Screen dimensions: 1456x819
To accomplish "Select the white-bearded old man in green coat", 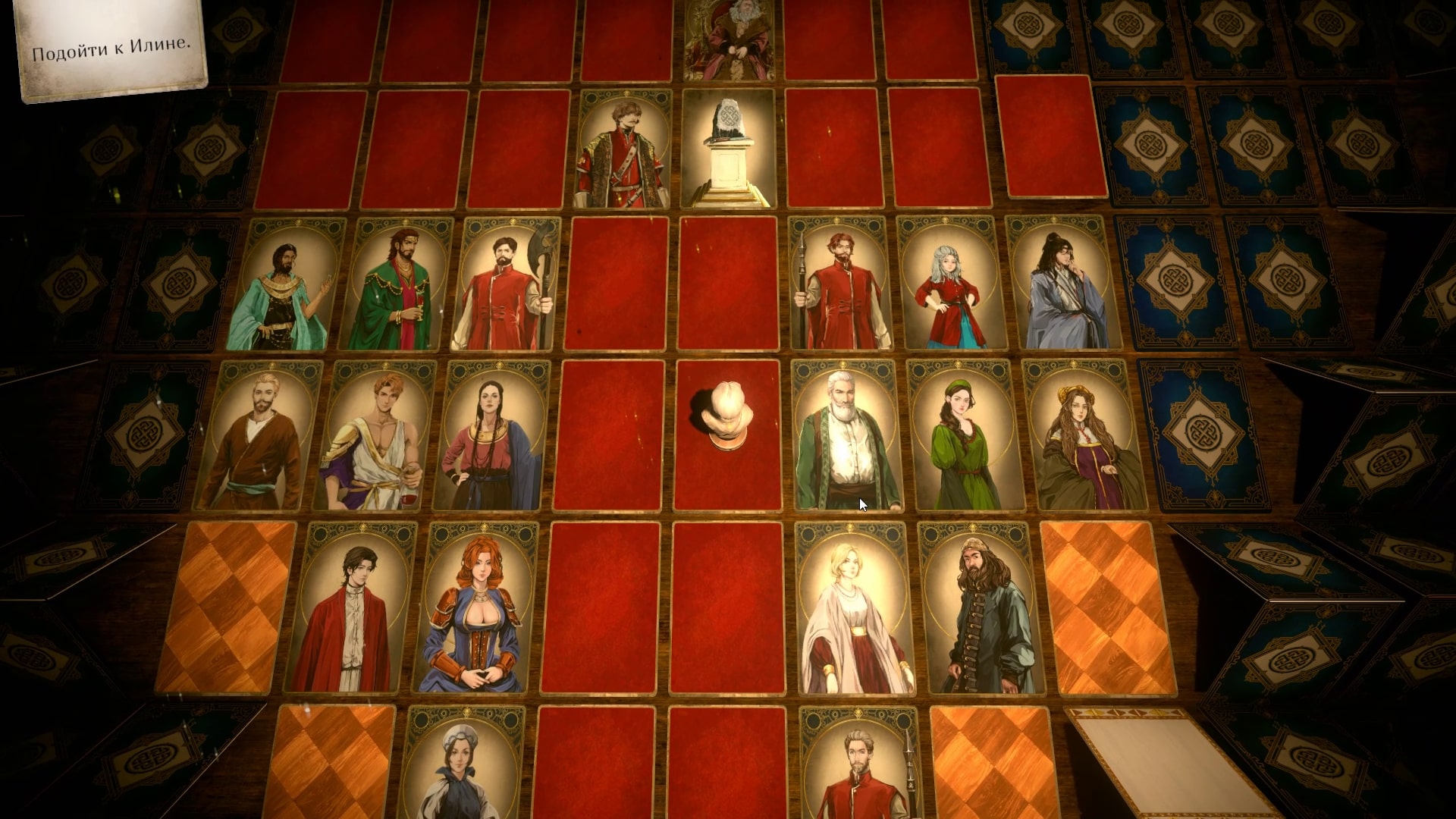I will click(846, 435).
